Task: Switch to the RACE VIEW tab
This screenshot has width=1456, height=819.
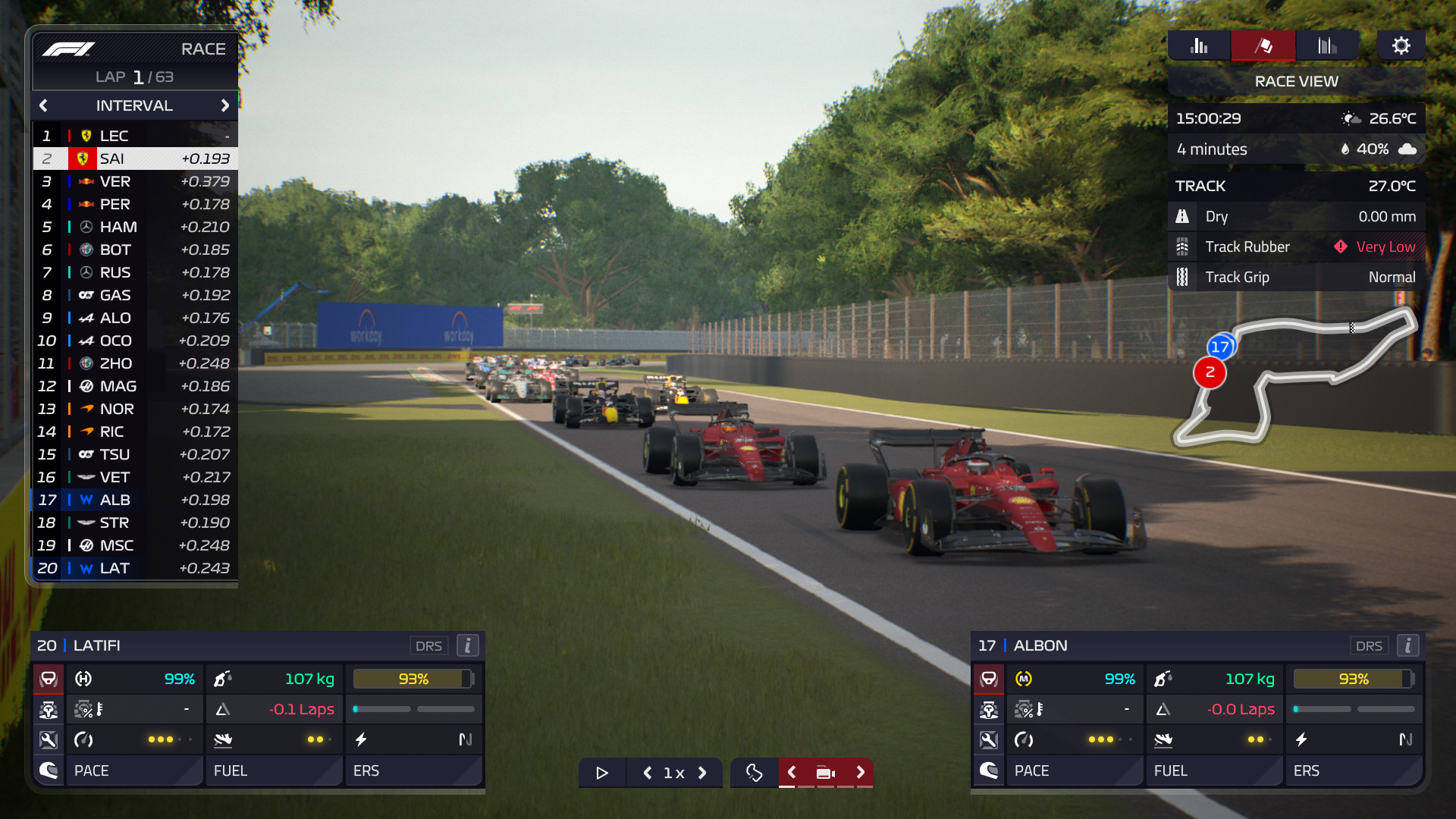Action: (x=1295, y=81)
